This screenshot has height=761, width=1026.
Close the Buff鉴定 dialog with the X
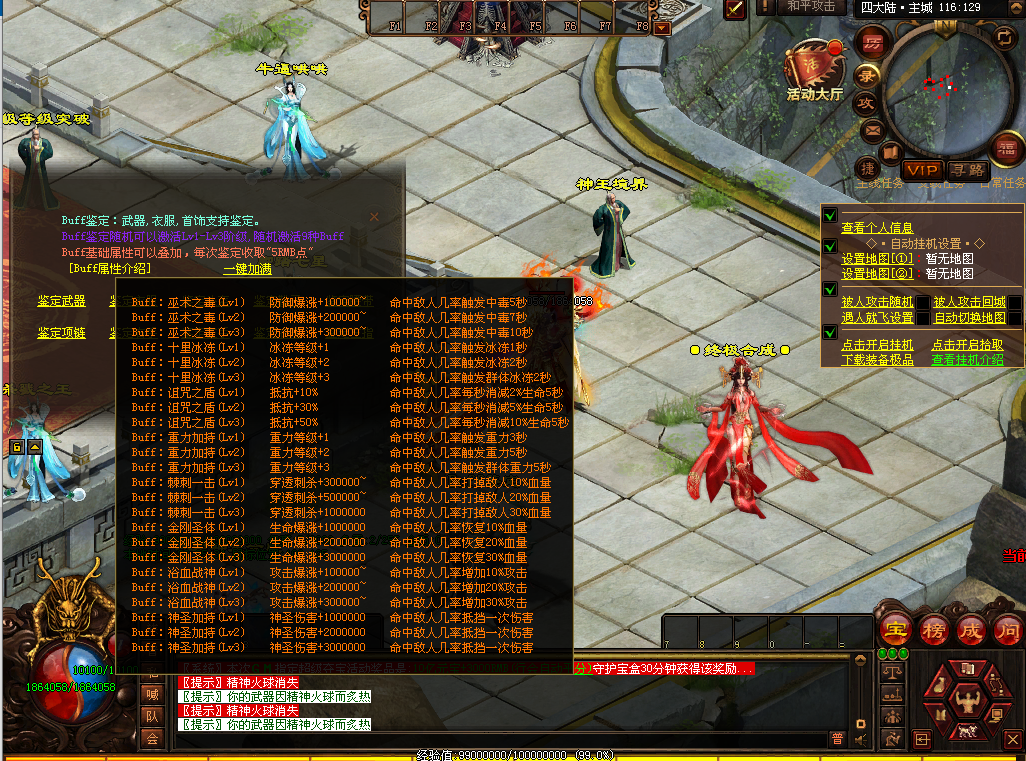click(x=375, y=216)
